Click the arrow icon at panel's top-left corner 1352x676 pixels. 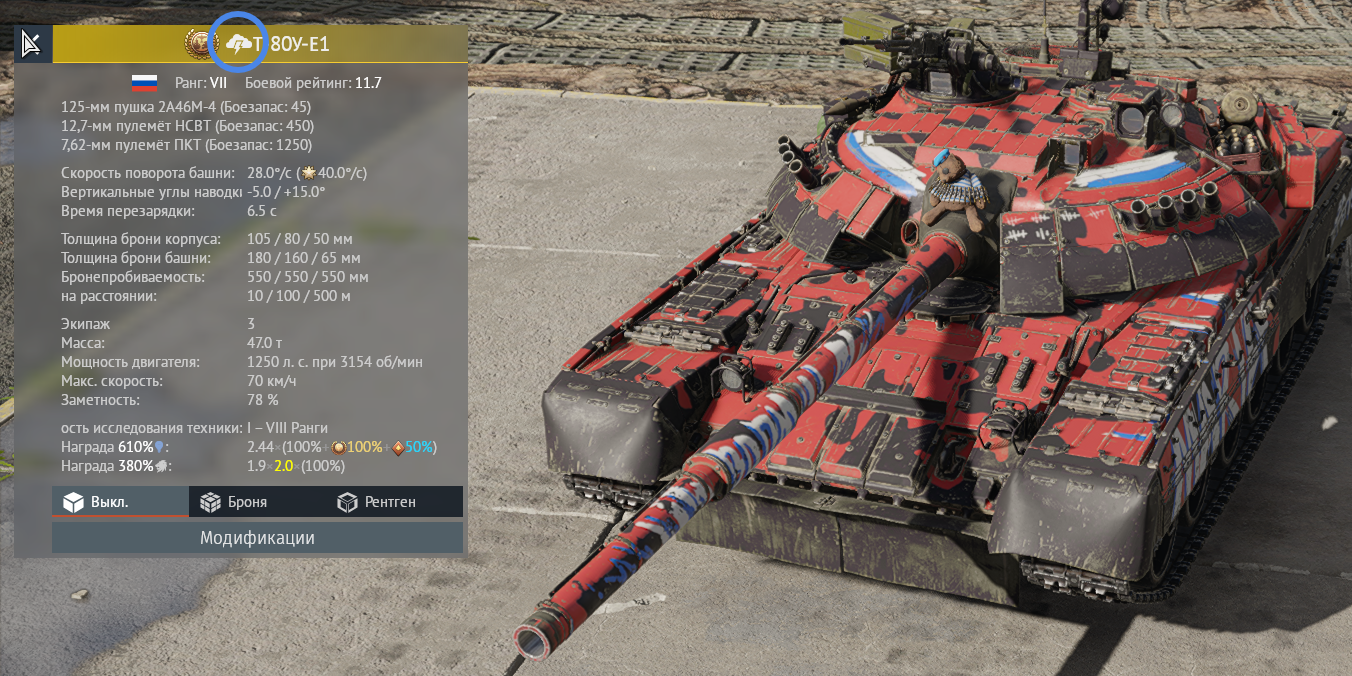click(33, 44)
